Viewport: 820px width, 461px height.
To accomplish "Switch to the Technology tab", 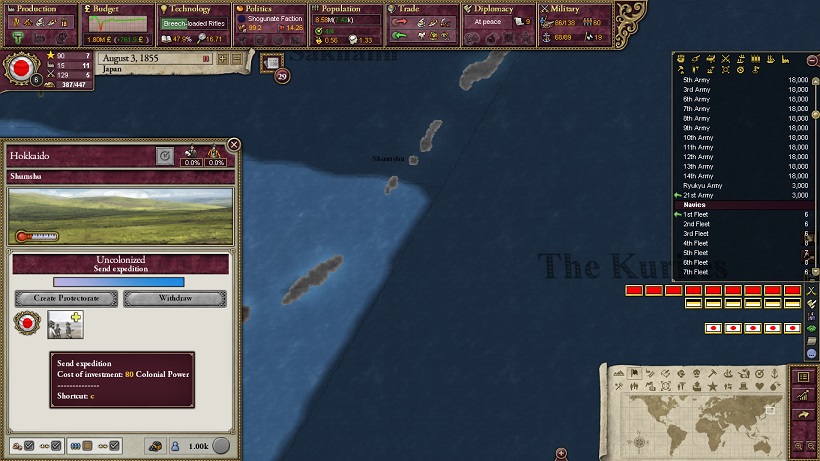I will 193,9.
